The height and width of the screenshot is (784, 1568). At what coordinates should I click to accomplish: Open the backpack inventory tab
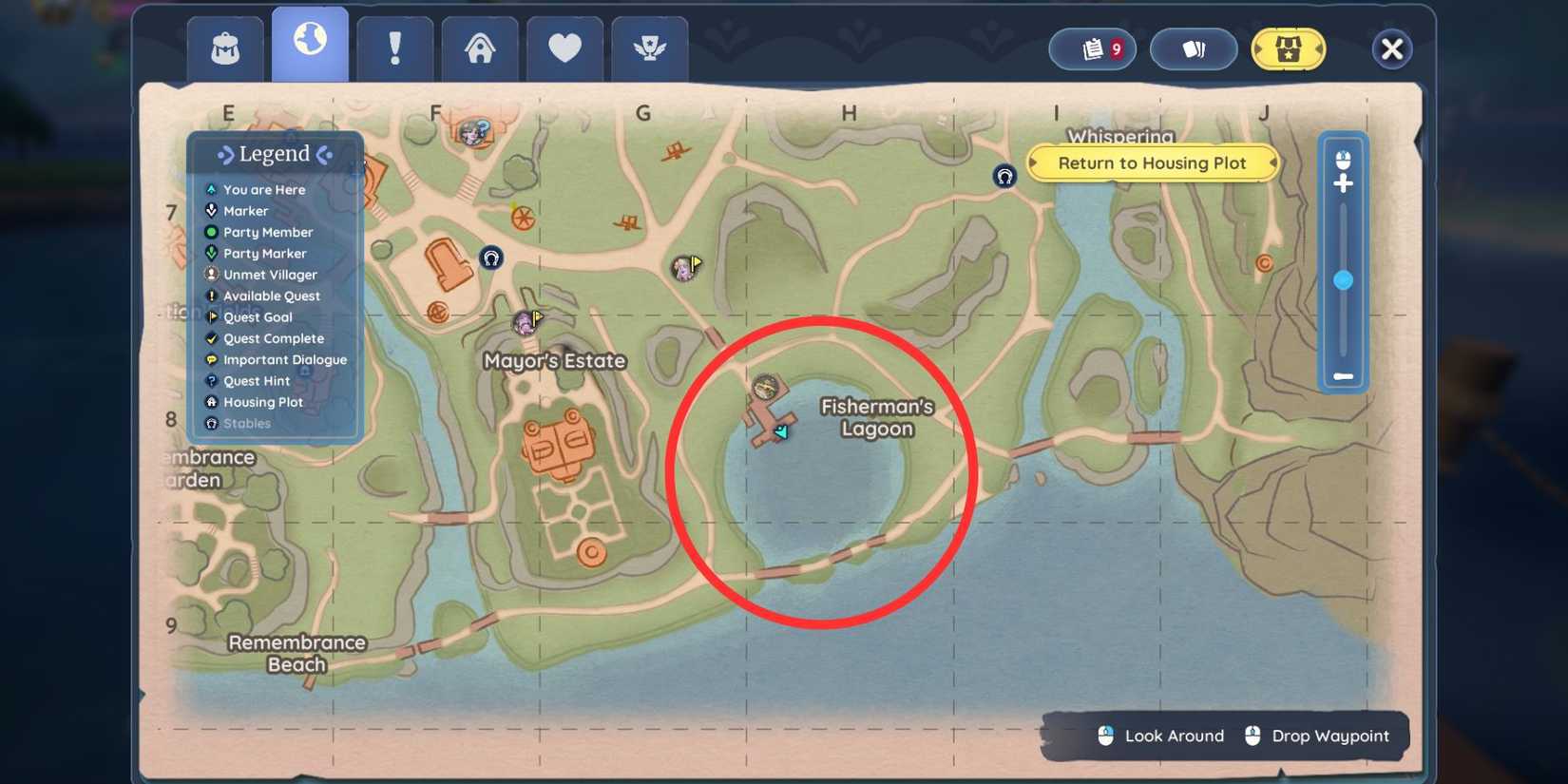tap(224, 48)
